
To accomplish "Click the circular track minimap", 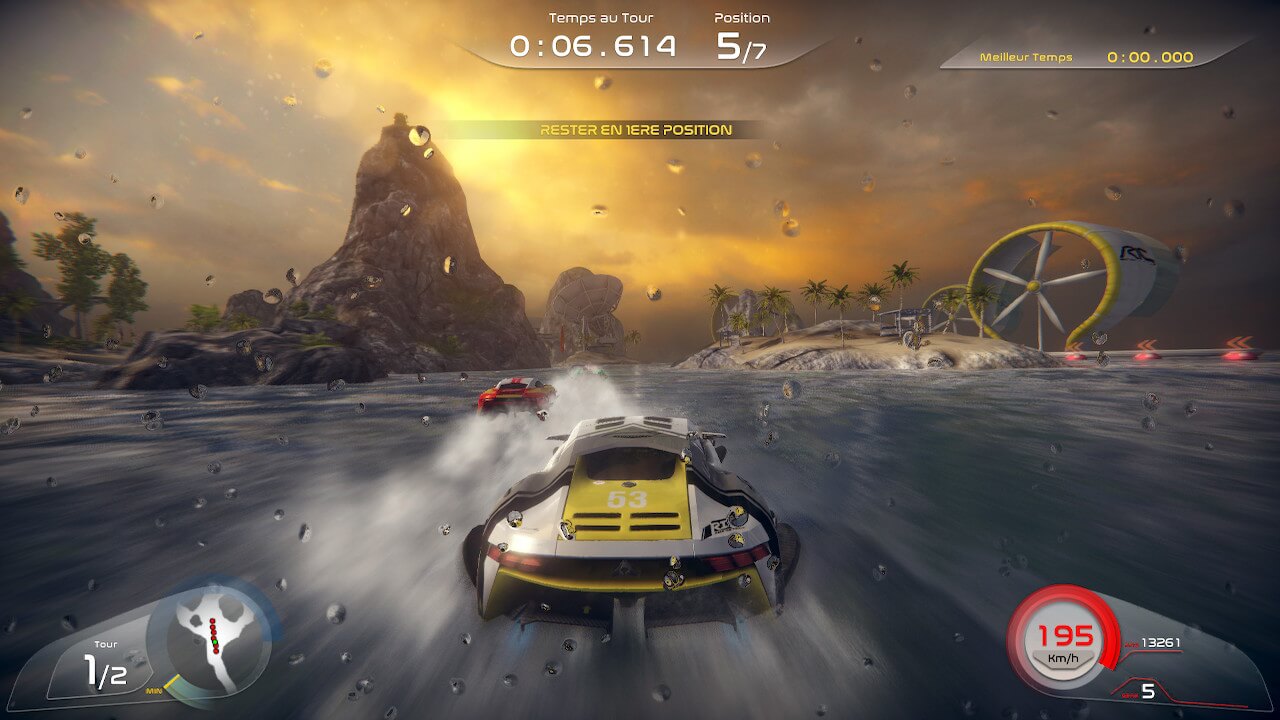I will 213,639.
